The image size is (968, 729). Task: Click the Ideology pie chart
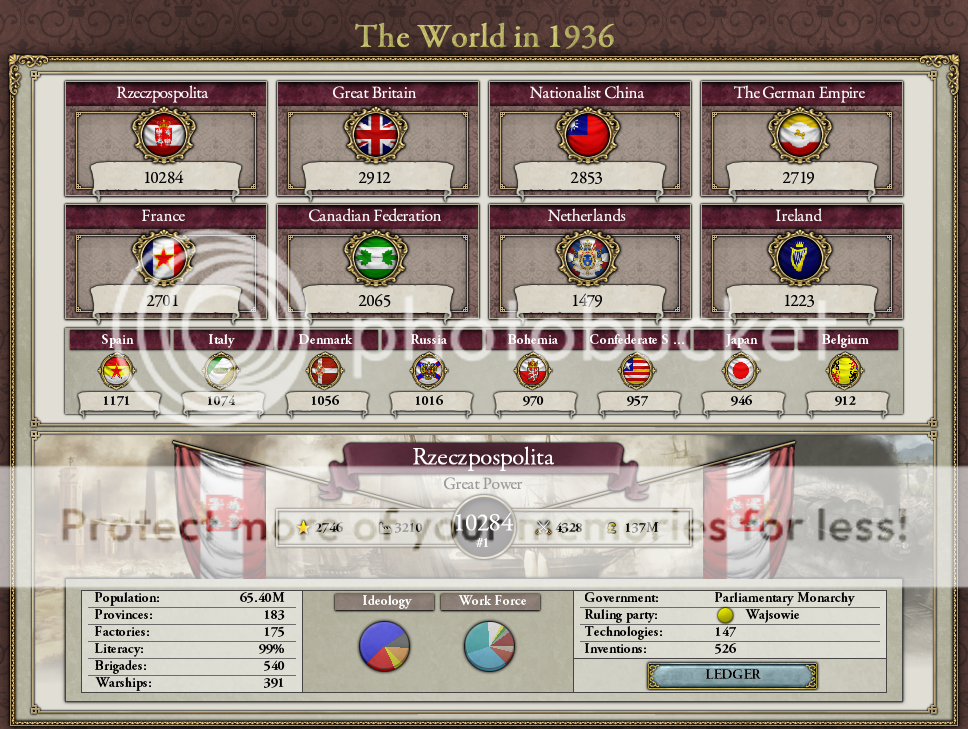(384, 645)
